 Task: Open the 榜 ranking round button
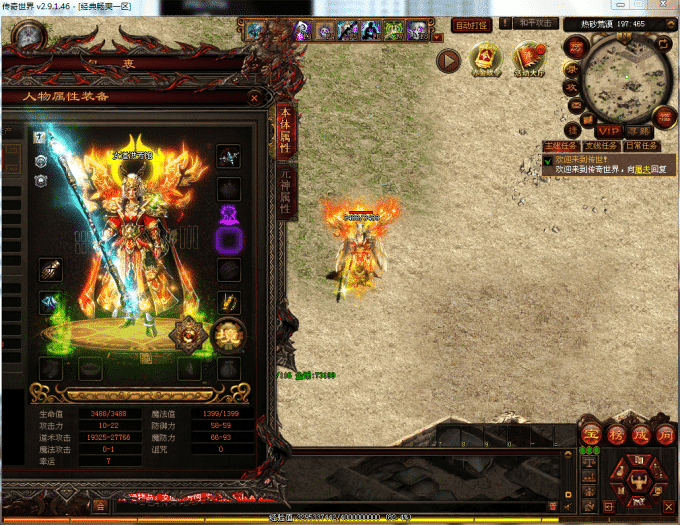pos(615,436)
